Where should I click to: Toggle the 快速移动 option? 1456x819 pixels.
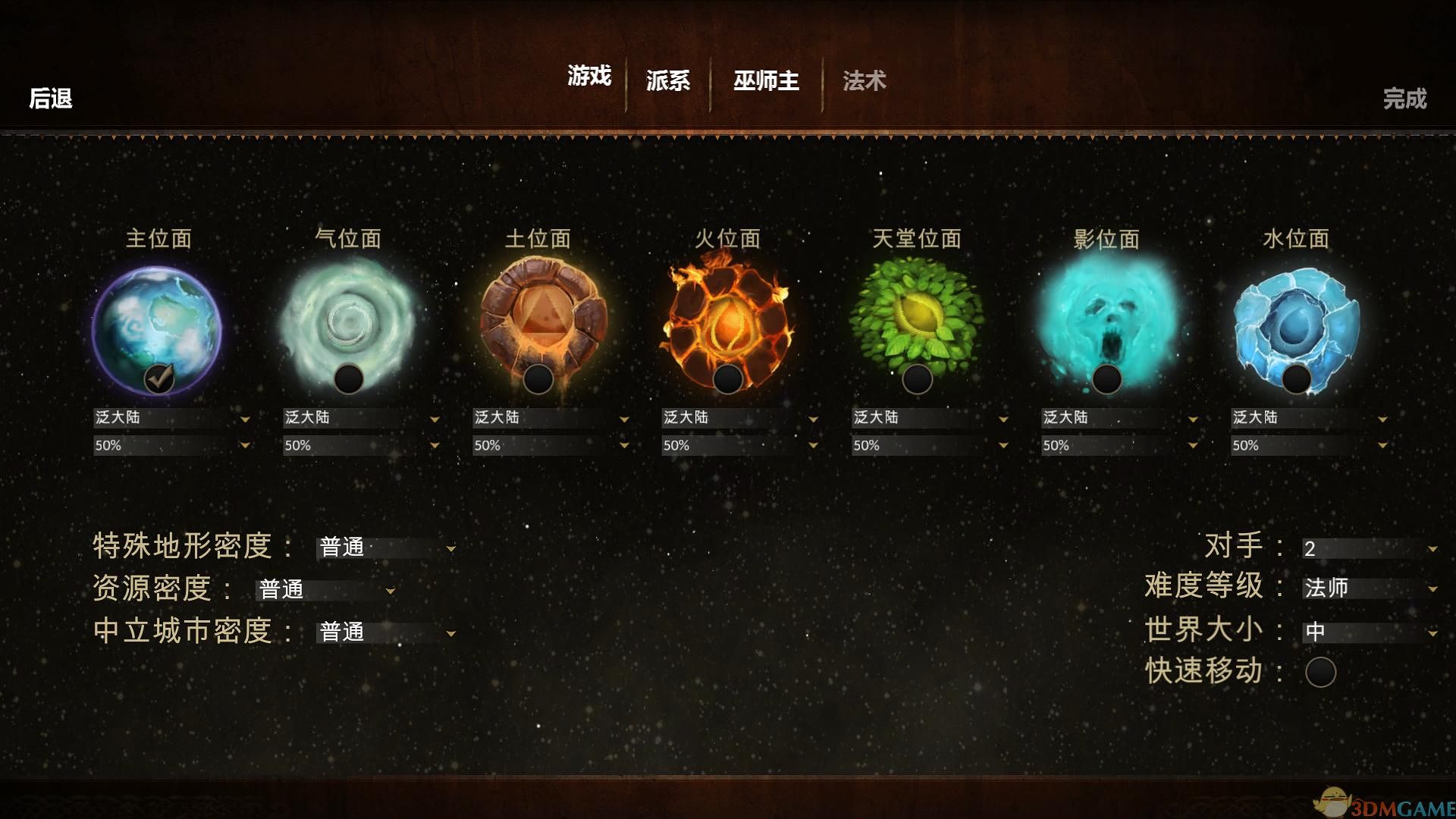[1319, 671]
